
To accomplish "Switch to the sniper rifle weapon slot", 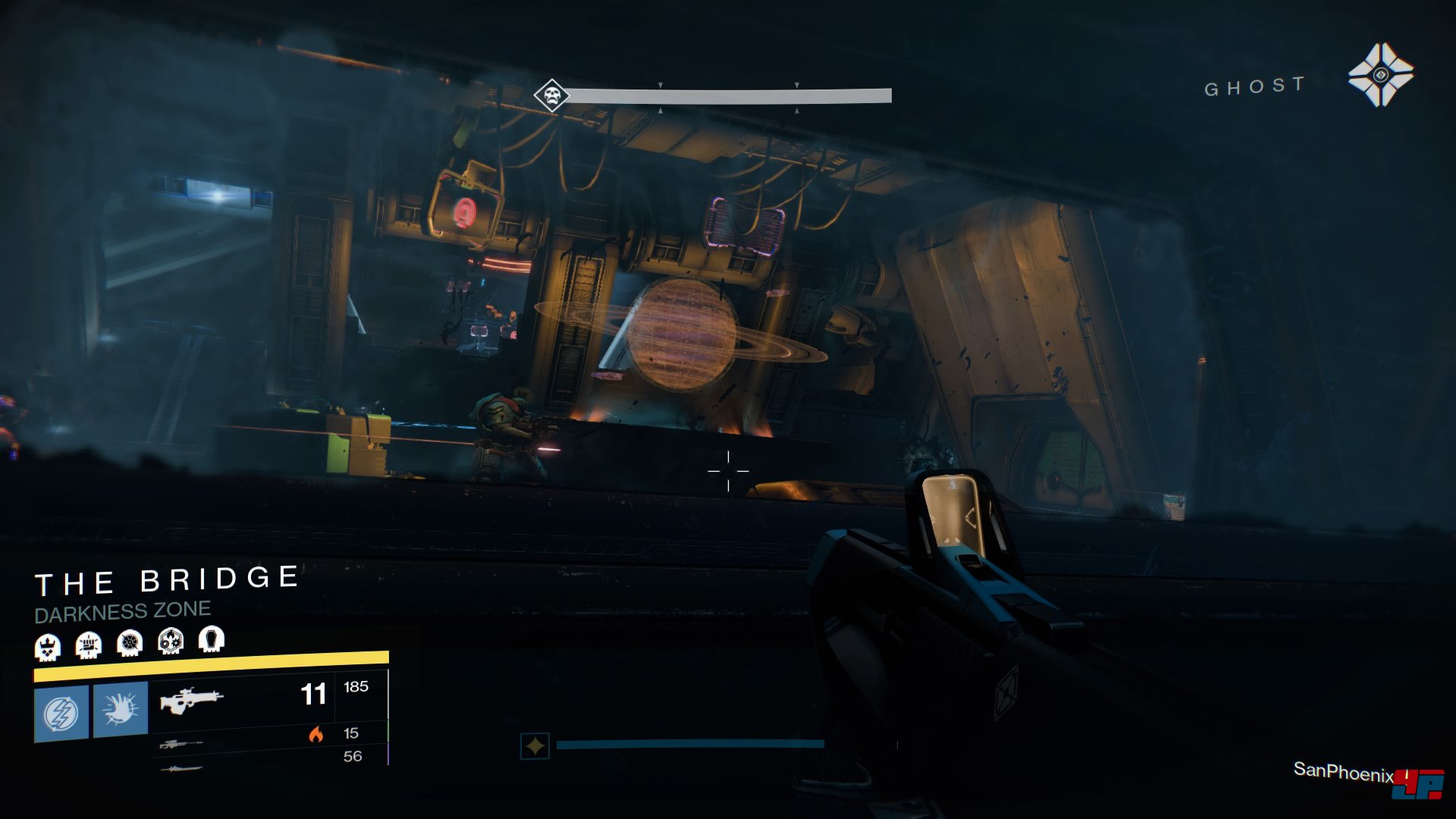I will (x=180, y=745).
